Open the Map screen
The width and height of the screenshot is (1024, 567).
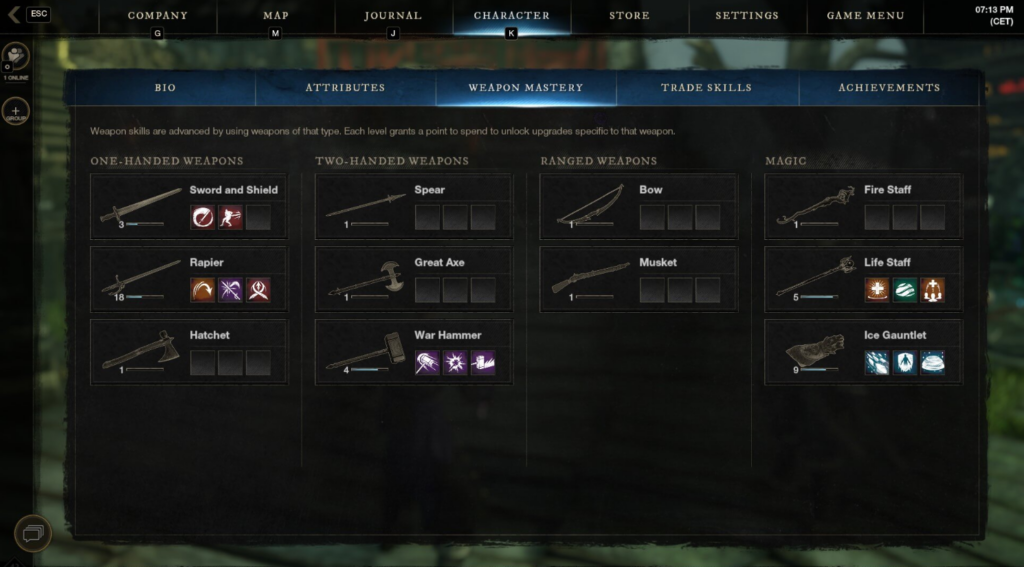(275, 16)
